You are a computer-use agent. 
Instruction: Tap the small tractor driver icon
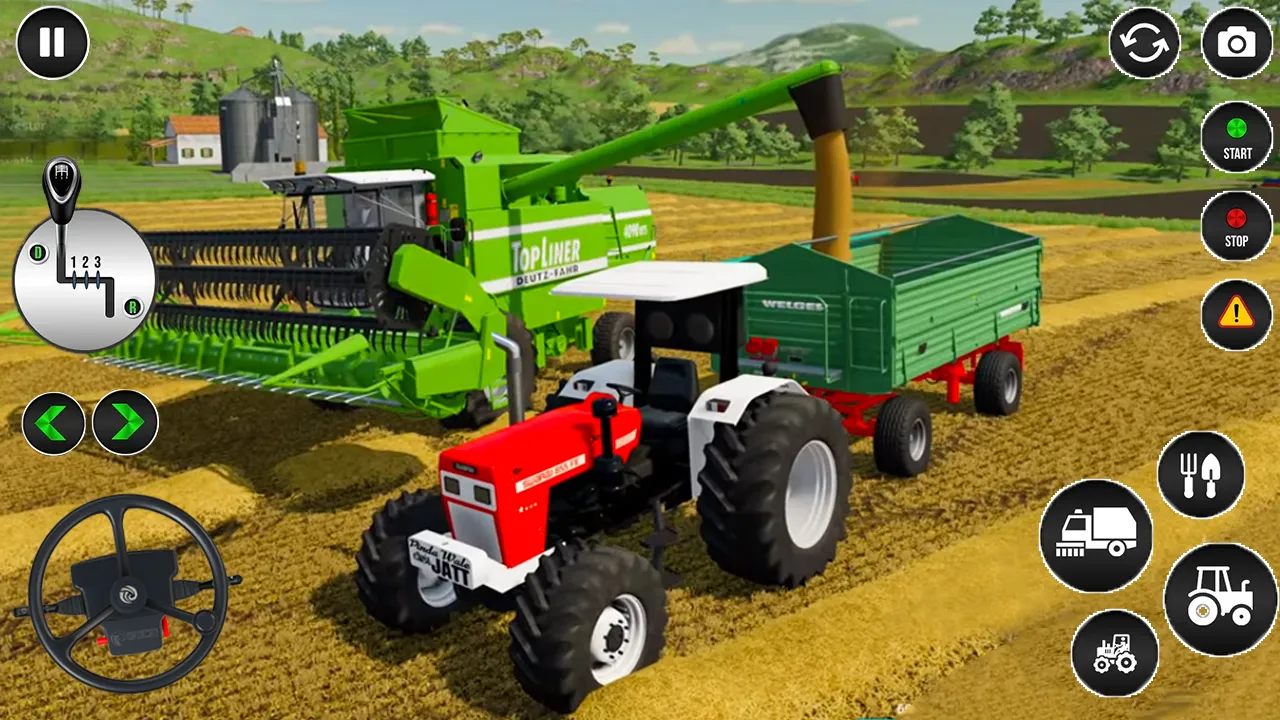1113,654
